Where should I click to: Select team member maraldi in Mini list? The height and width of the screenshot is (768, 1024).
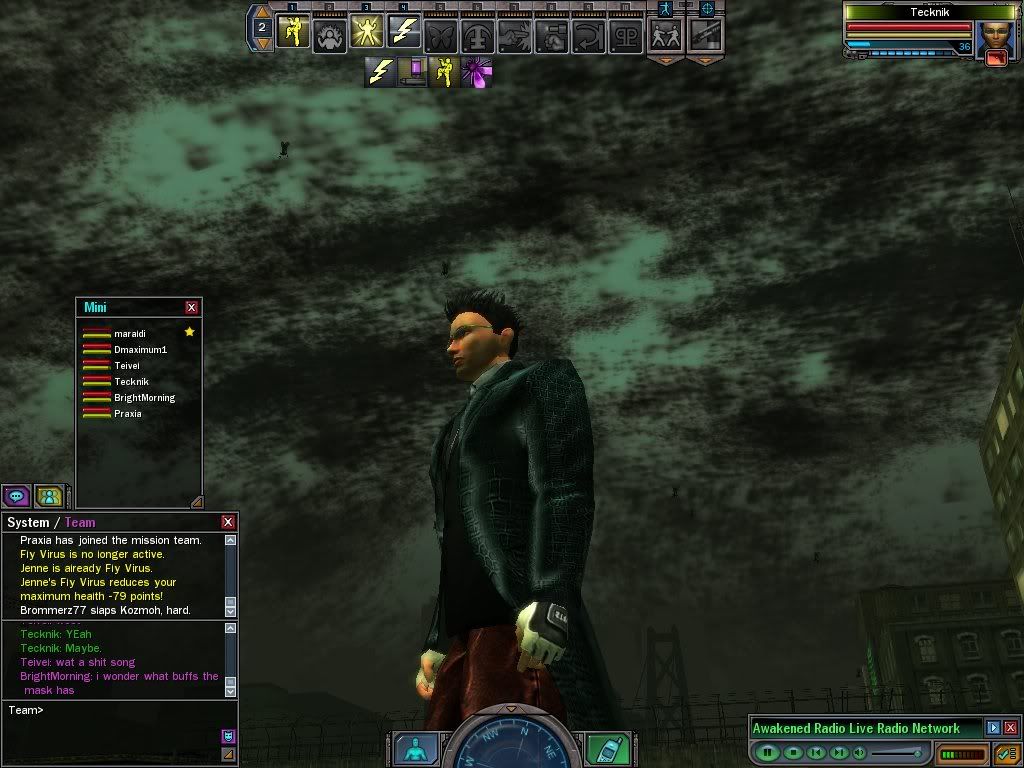point(130,333)
